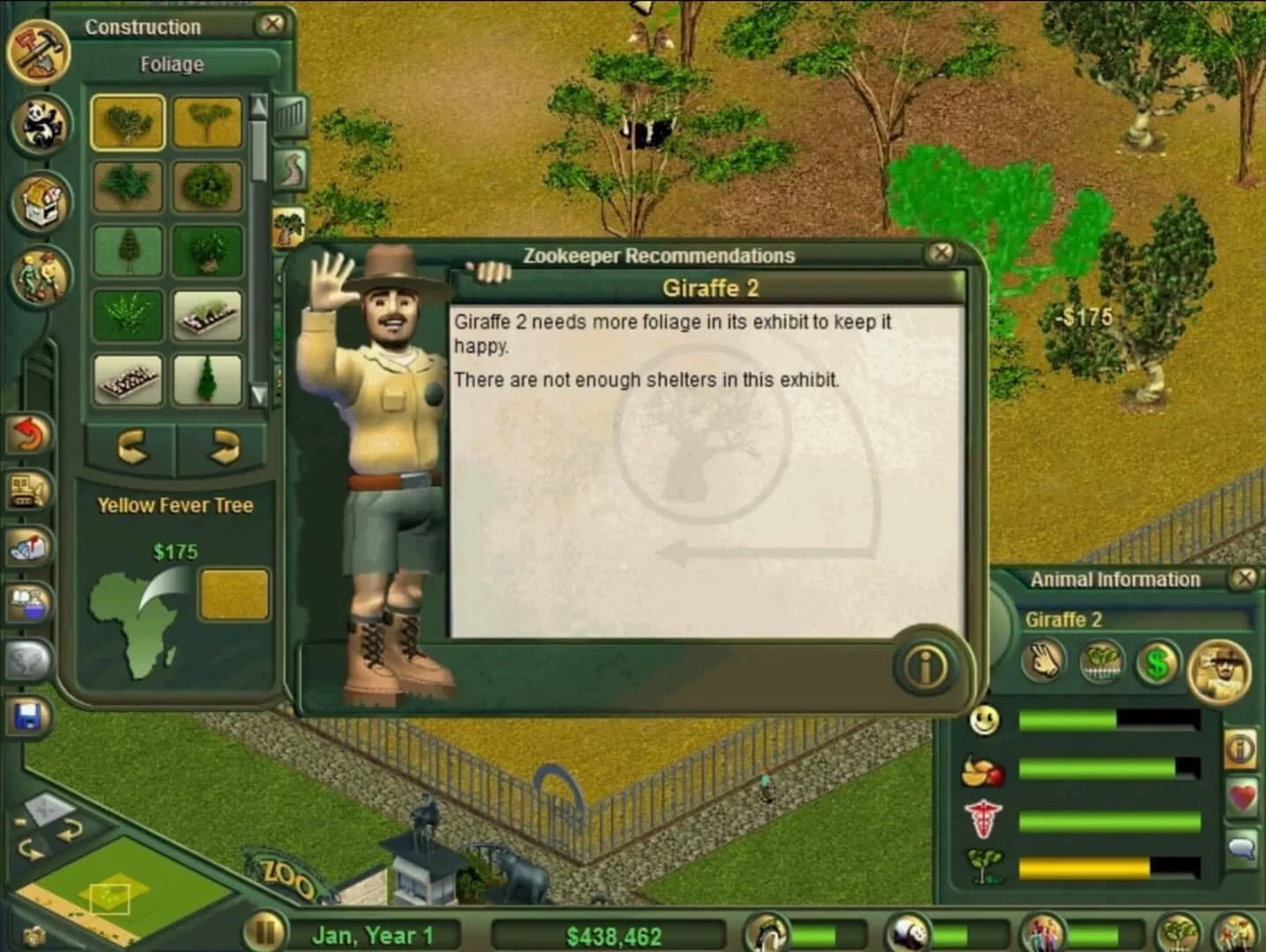Click the dollar sign icon in Animal Information
Viewport: 1266px width, 952px height.
[x=1156, y=664]
